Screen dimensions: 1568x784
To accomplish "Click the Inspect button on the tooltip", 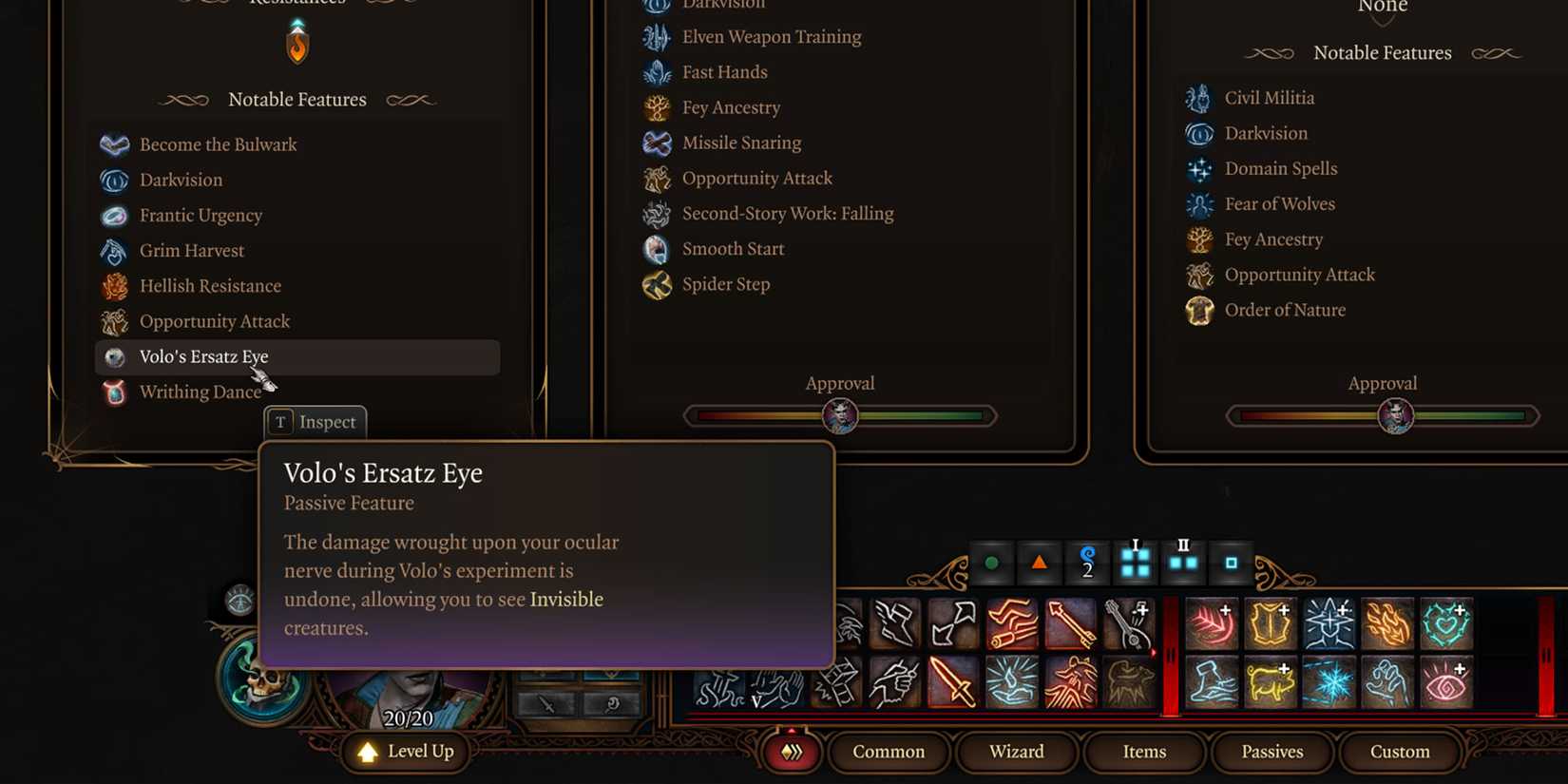I will pos(315,422).
